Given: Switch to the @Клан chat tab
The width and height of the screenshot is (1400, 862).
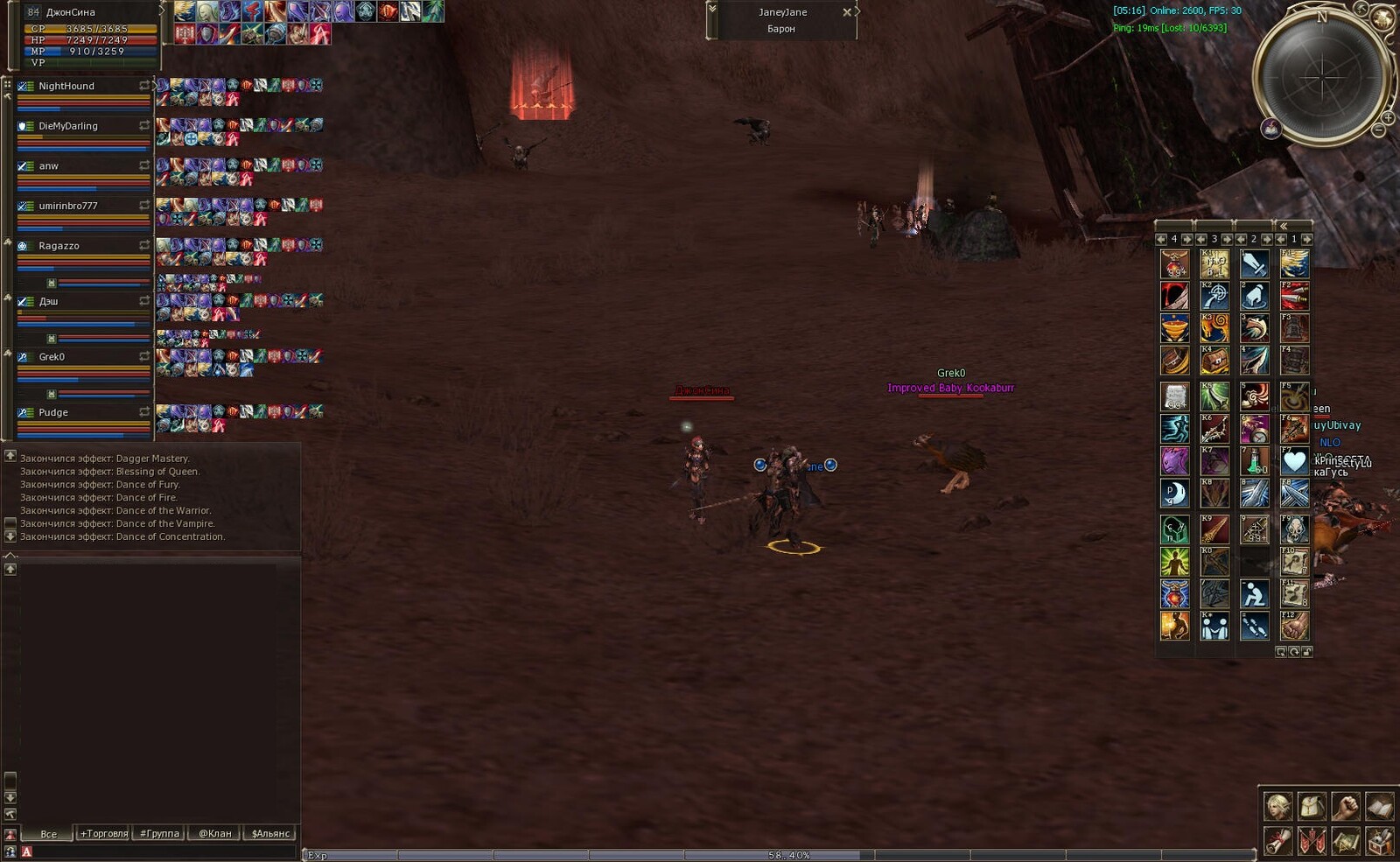Looking at the screenshot, I should pyautogui.click(x=215, y=833).
